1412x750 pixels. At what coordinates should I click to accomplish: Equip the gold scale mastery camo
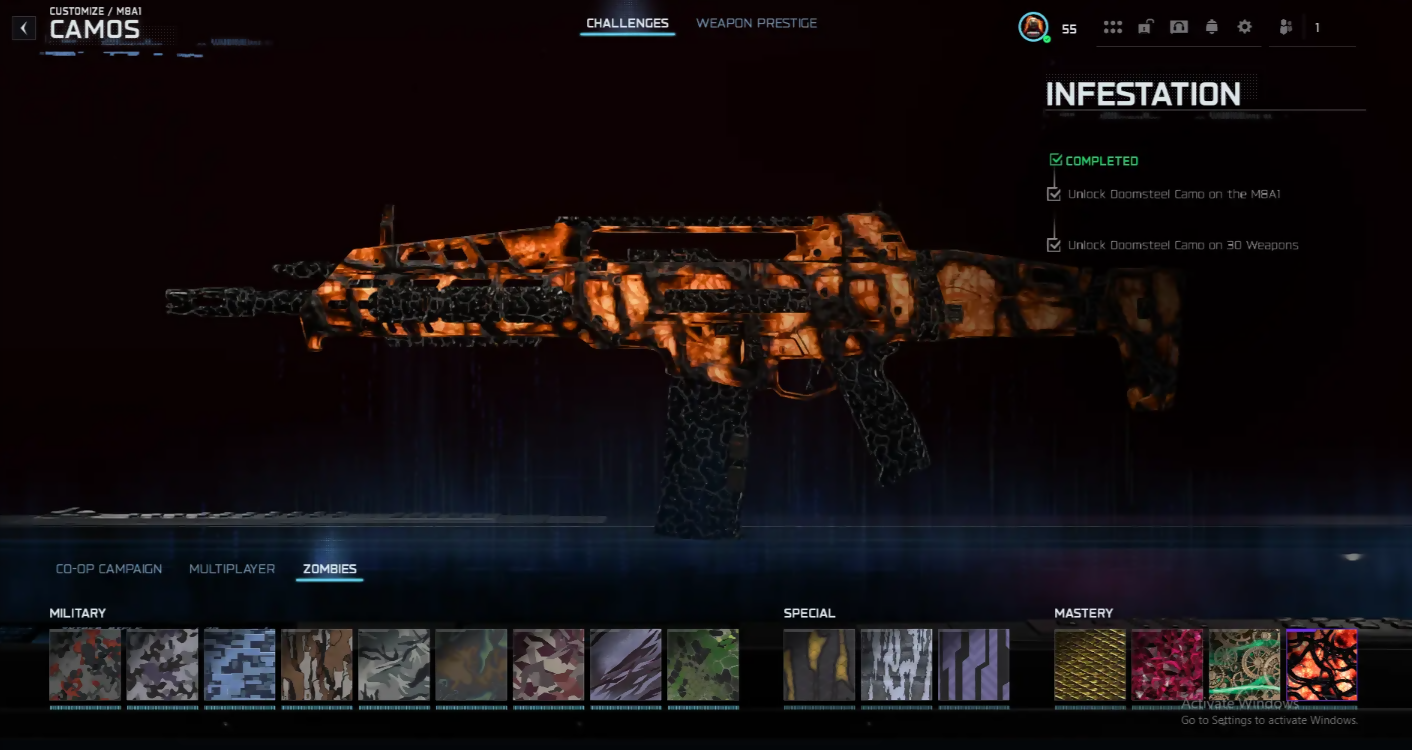pos(1090,665)
